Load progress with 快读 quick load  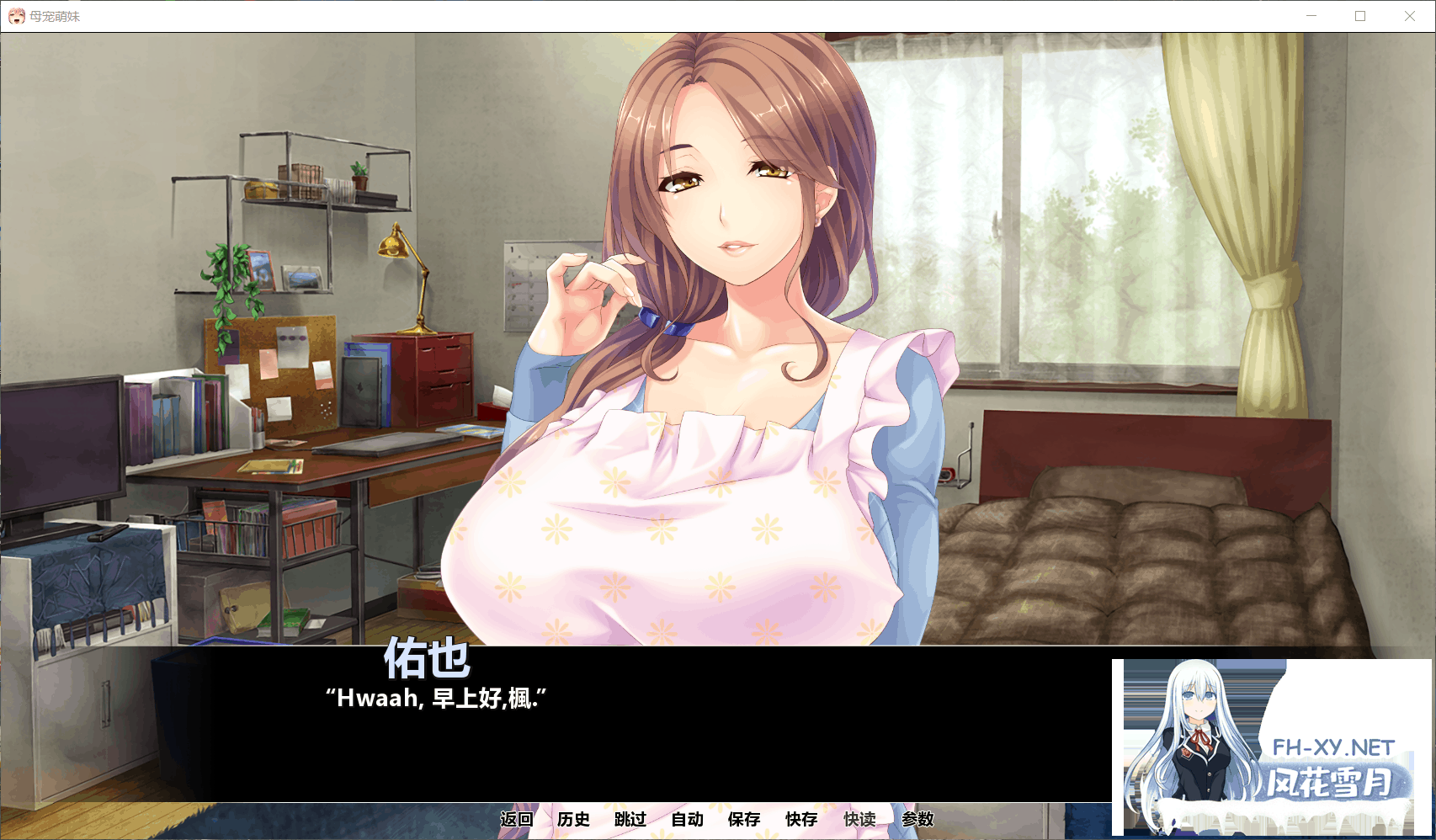point(860,819)
